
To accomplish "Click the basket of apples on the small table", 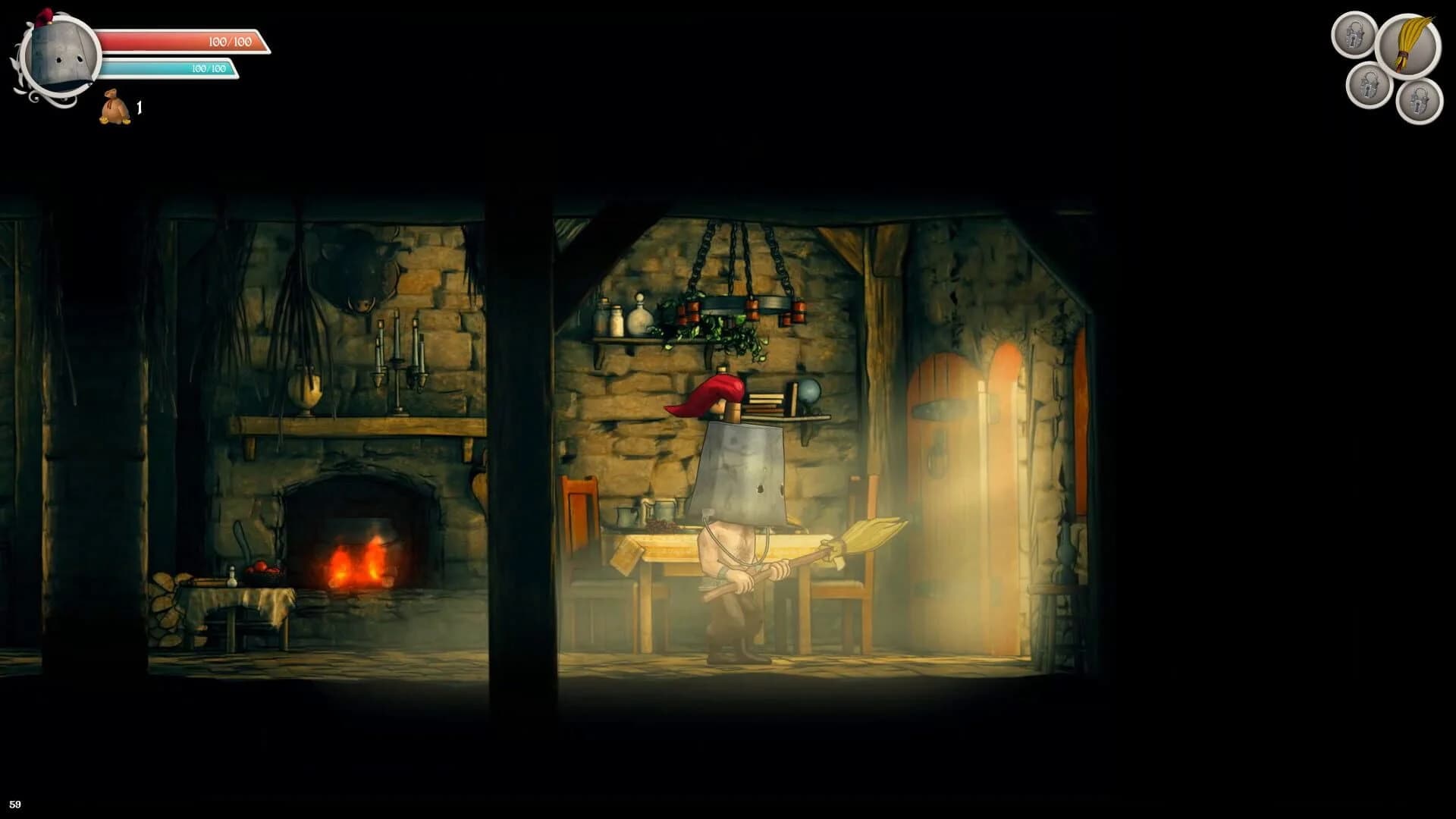I will point(263,570).
